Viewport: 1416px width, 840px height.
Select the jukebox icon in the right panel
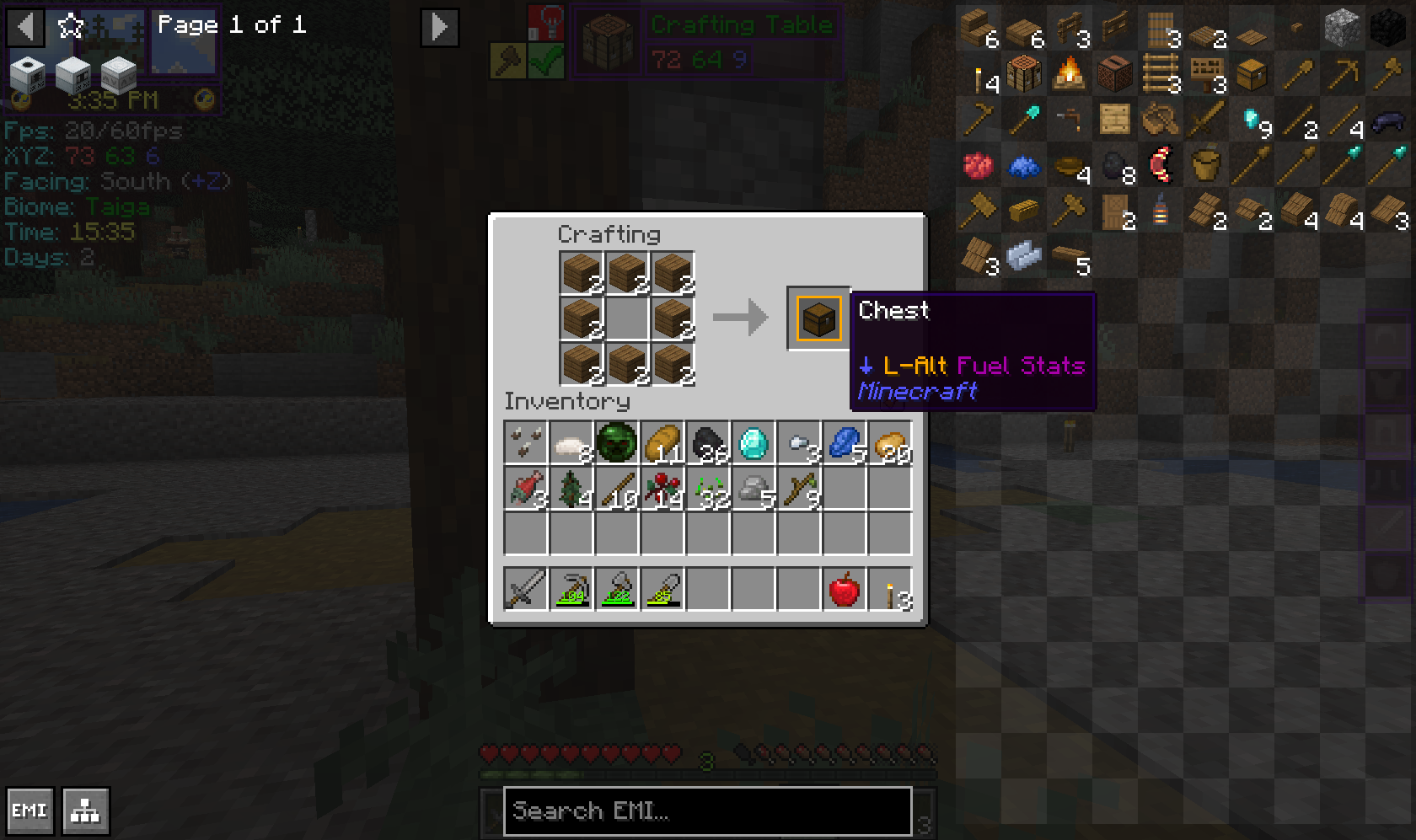[x=1117, y=74]
